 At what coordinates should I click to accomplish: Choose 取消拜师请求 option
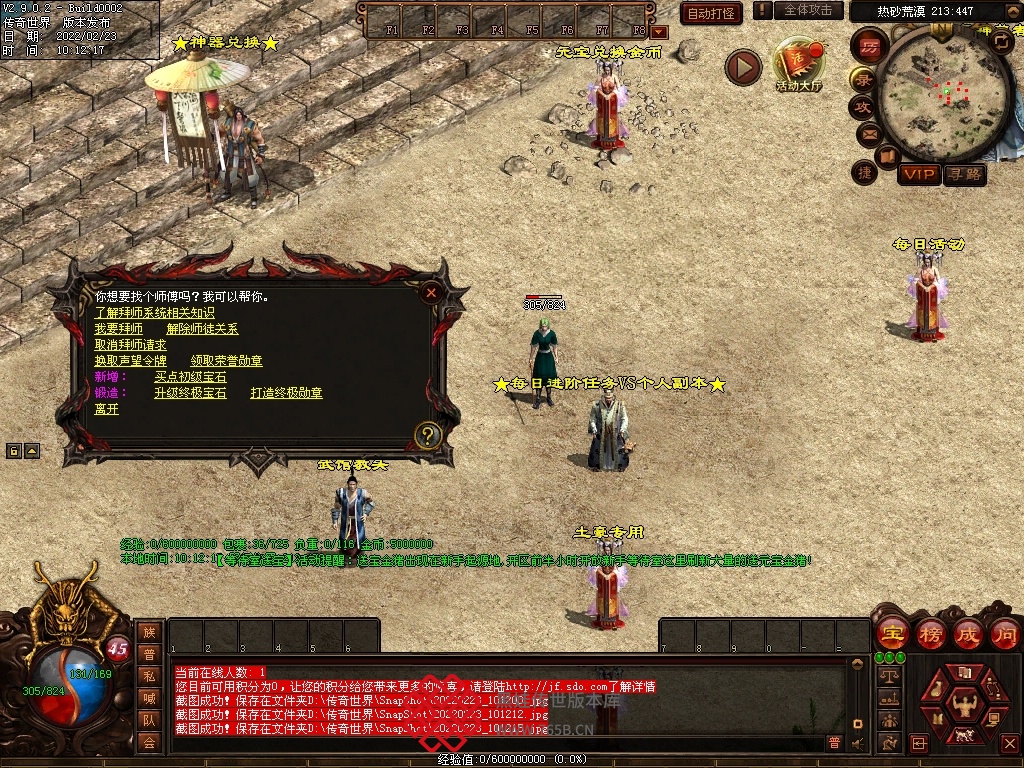click(130, 345)
